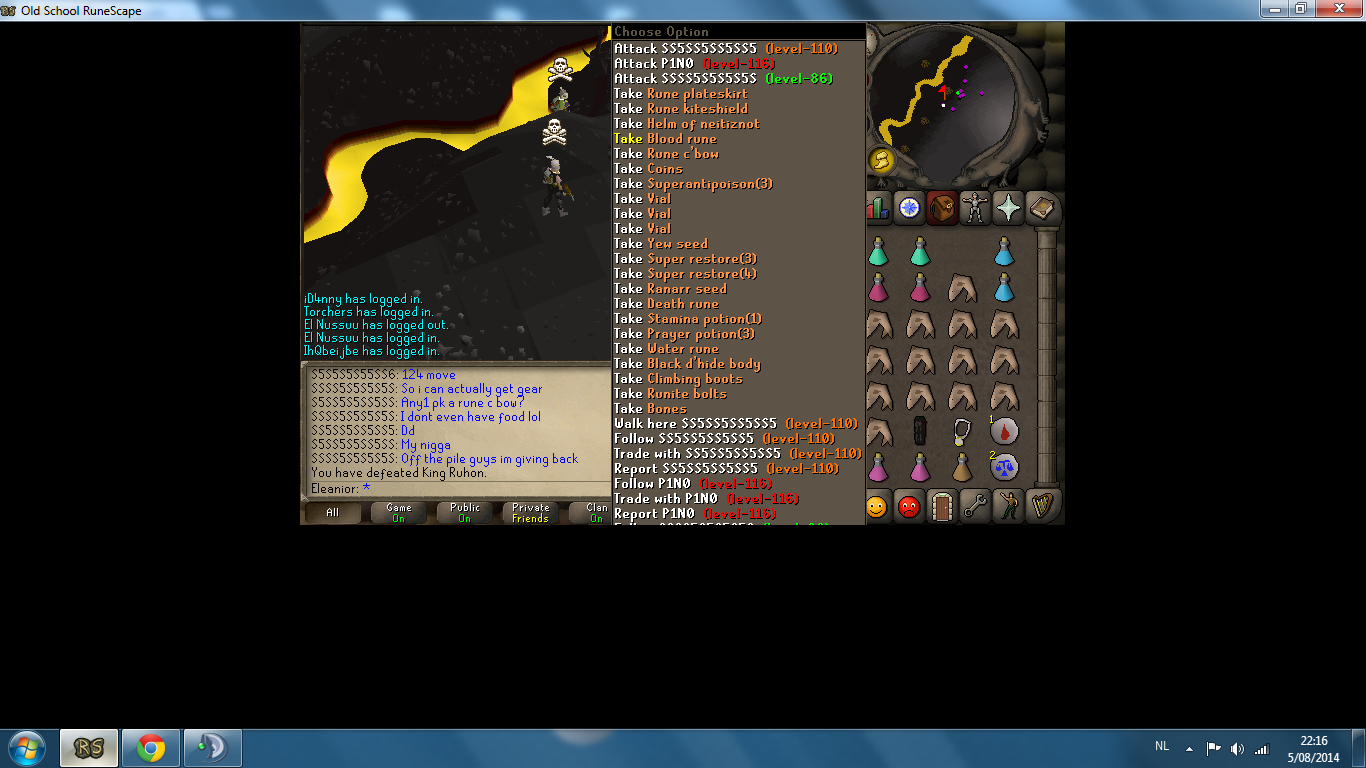
Task: Open the Music player harp tab
Action: coord(1042,507)
